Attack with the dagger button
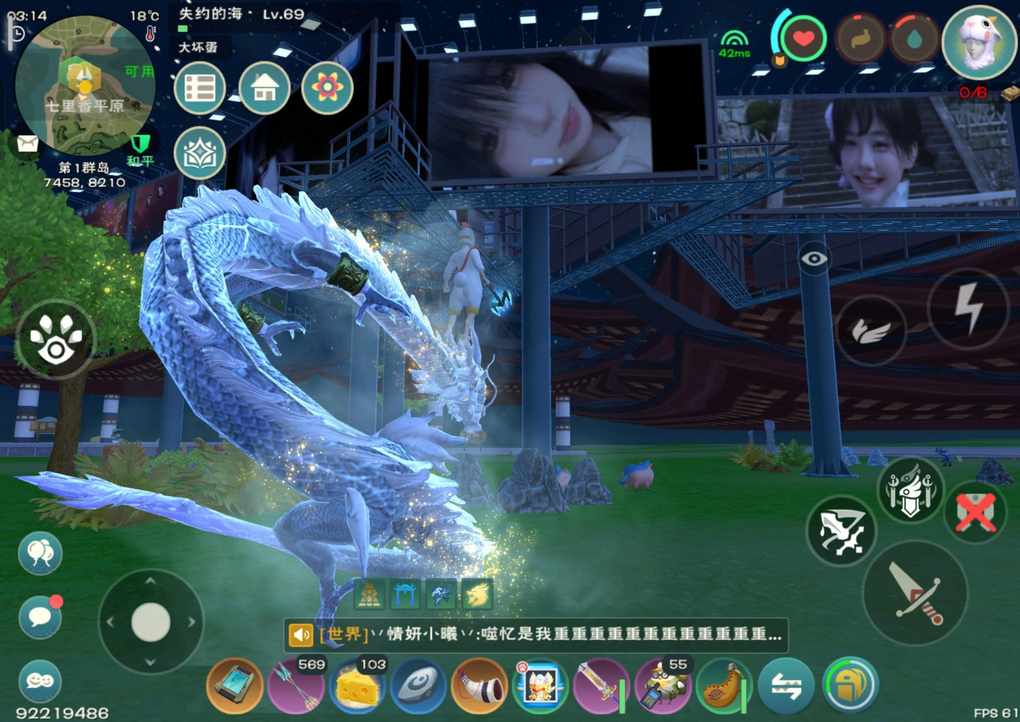 tap(915, 593)
